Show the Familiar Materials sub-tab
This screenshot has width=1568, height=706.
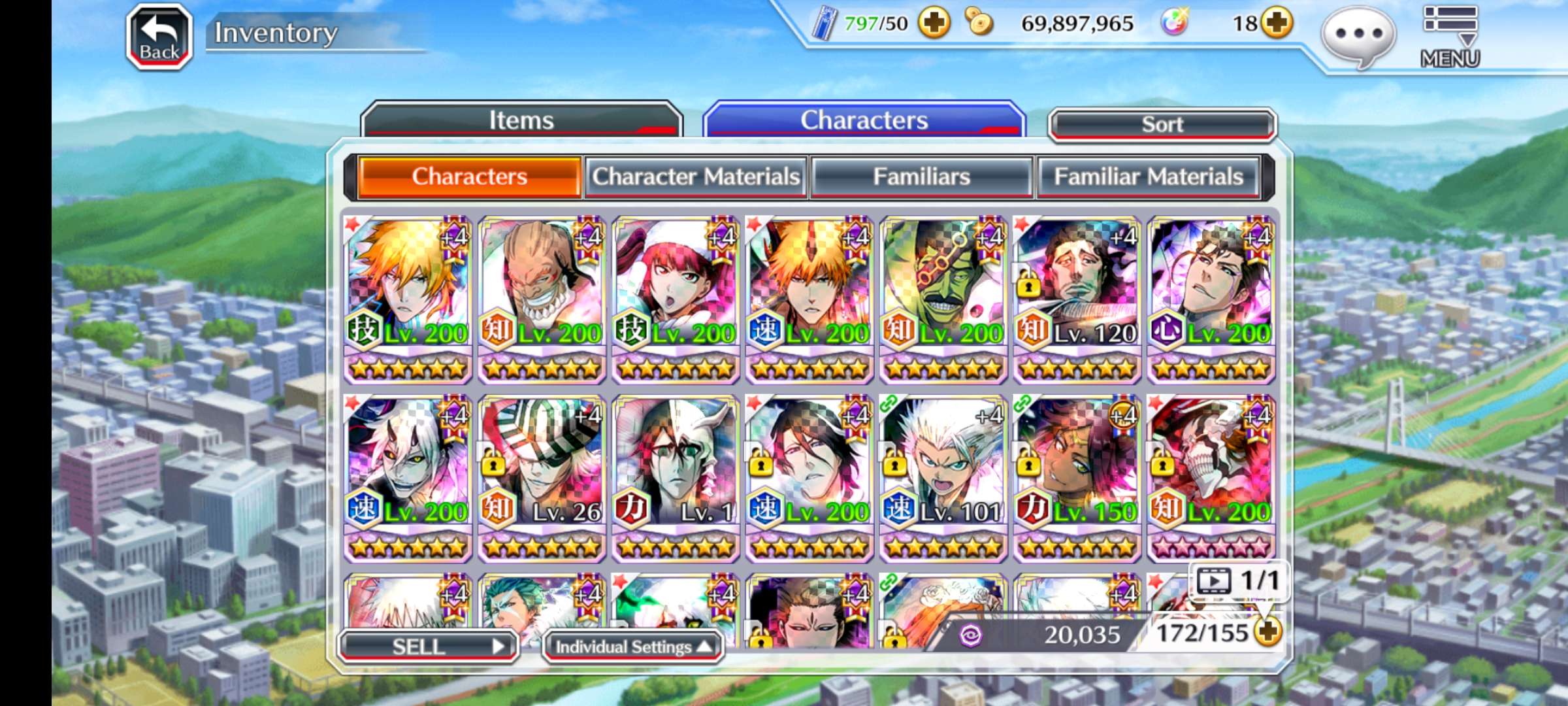[x=1148, y=176]
